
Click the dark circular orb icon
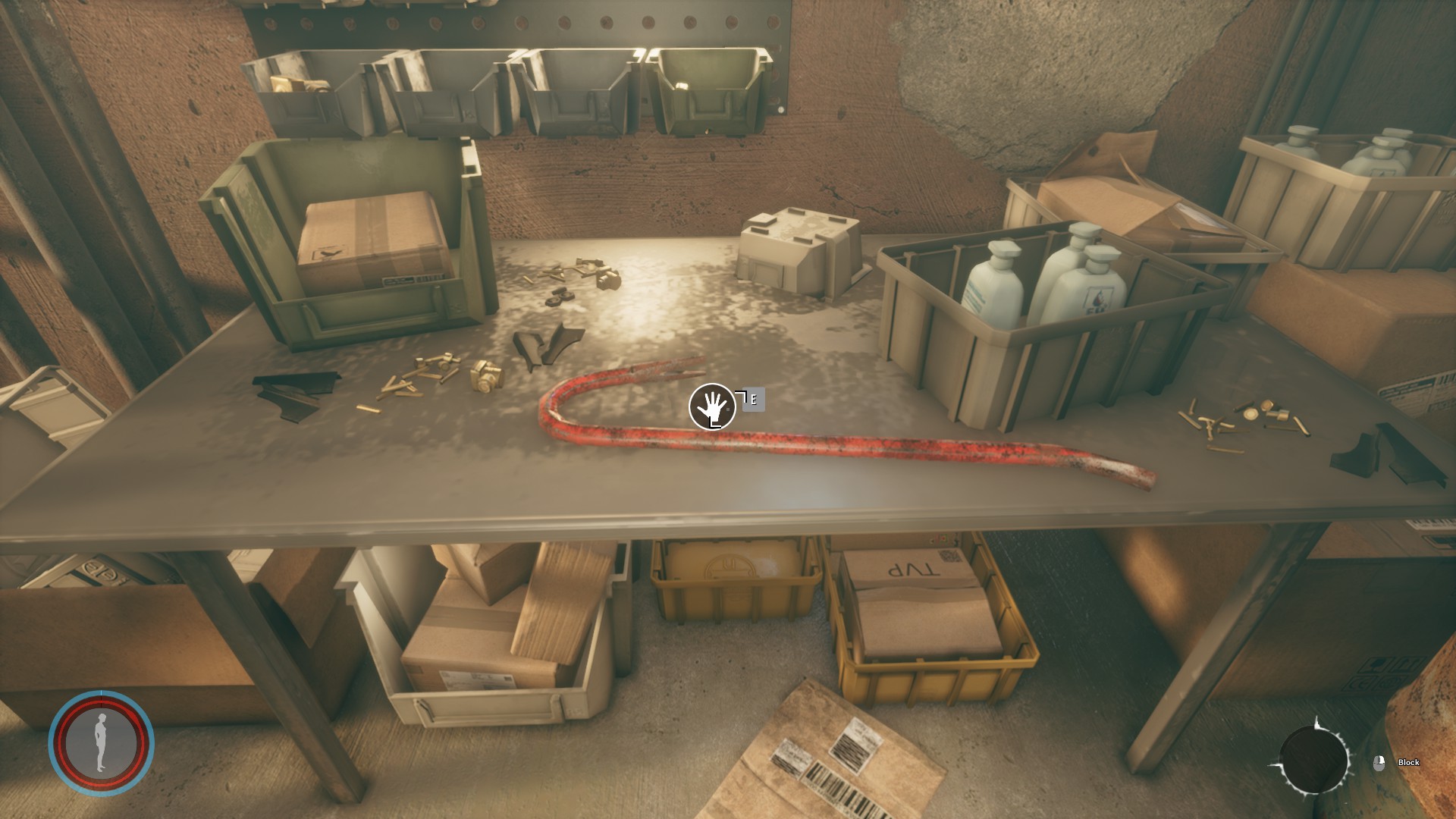click(x=1313, y=760)
